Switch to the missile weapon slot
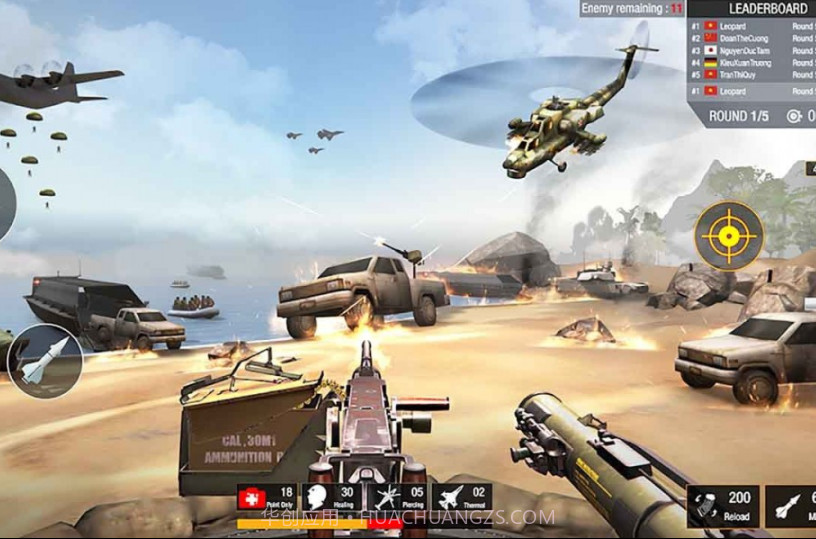Viewport: 816px width, 539px height. tap(791, 505)
